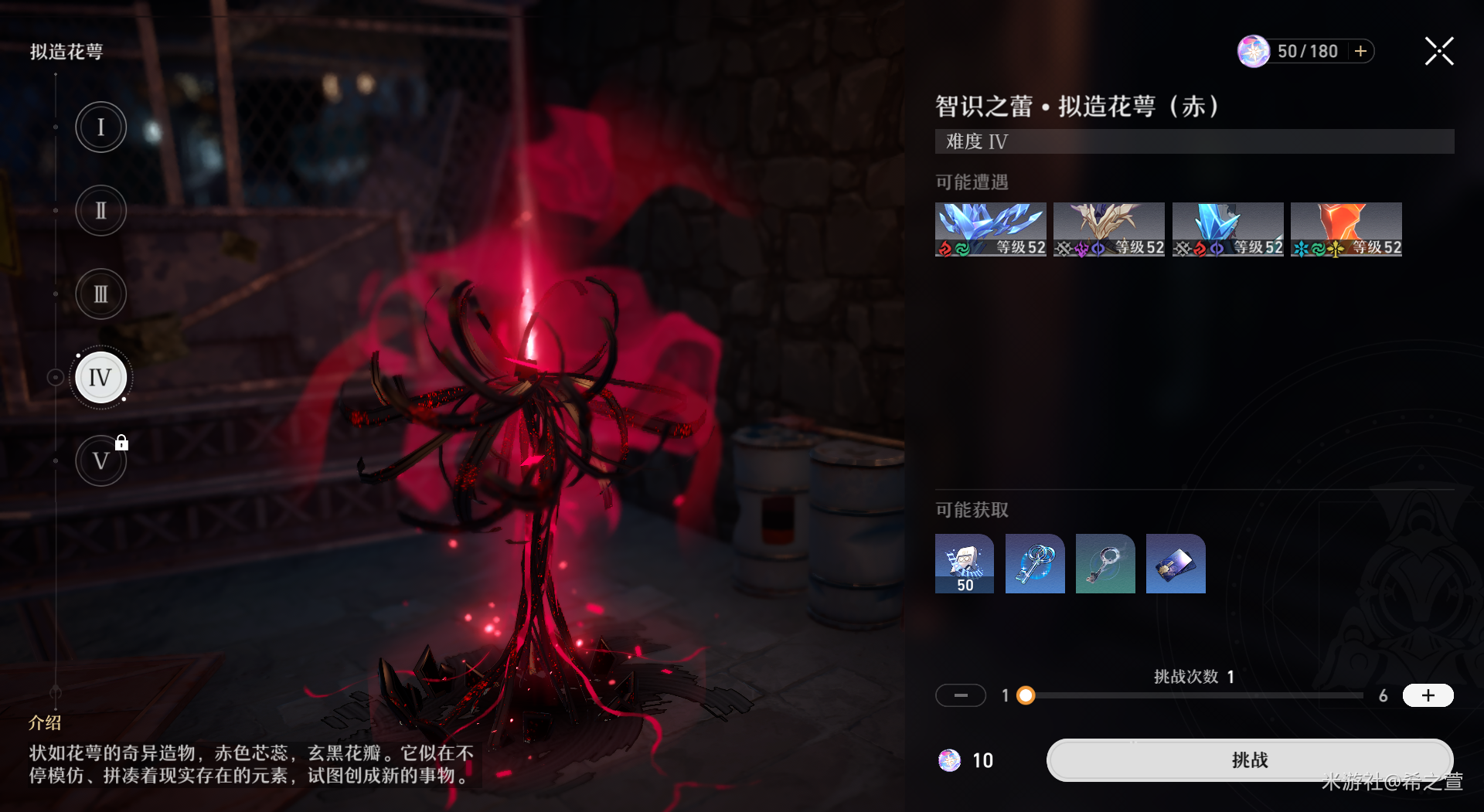Increase challenge count with plus stepper

click(1428, 695)
